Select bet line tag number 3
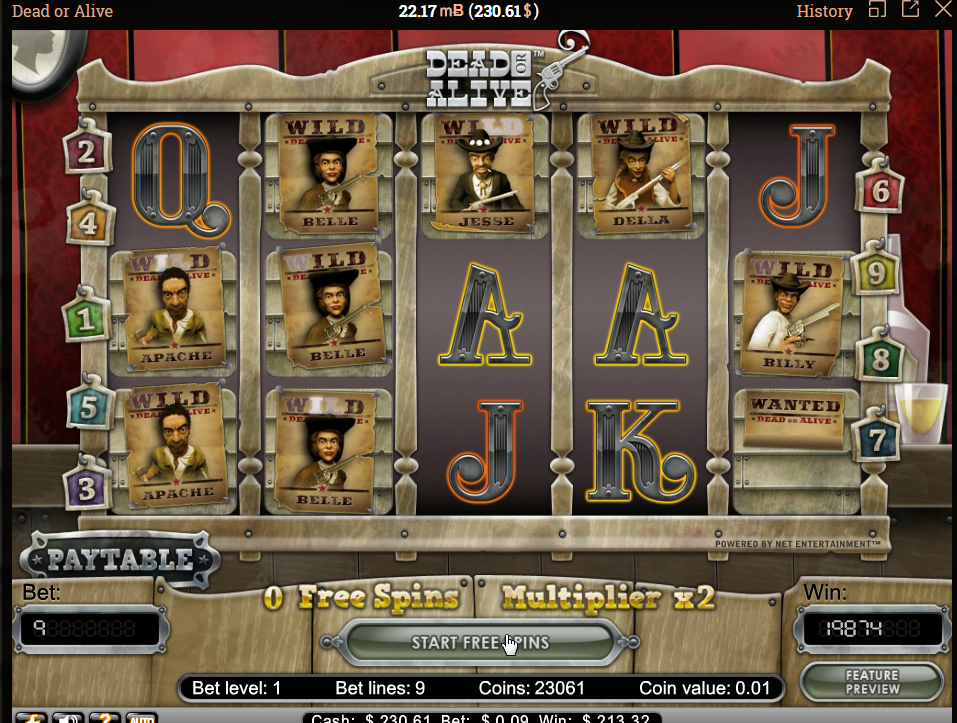 pos(87,489)
